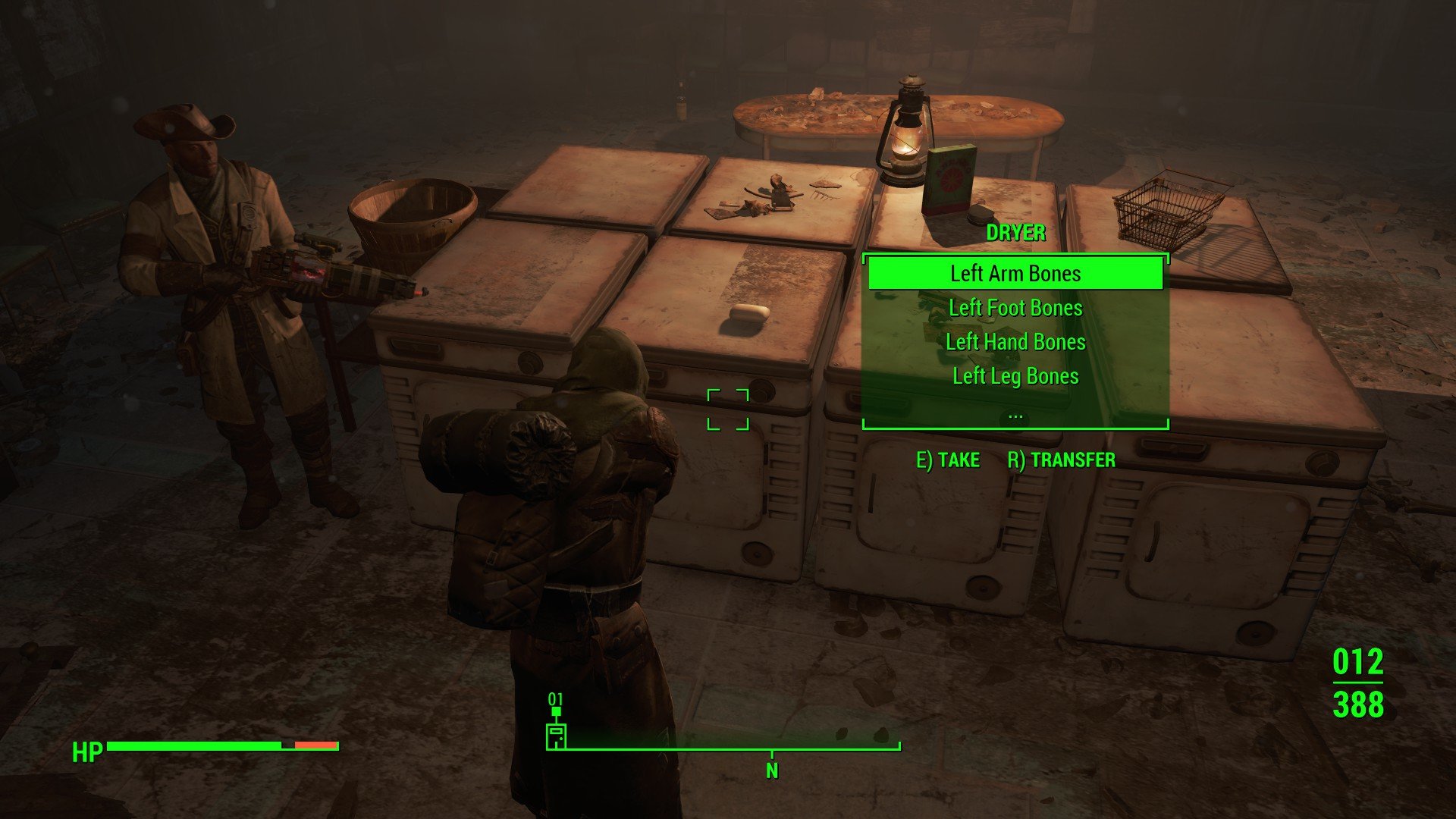Select Left Leg Bones in the container menu
1456x819 pixels.
point(1015,376)
